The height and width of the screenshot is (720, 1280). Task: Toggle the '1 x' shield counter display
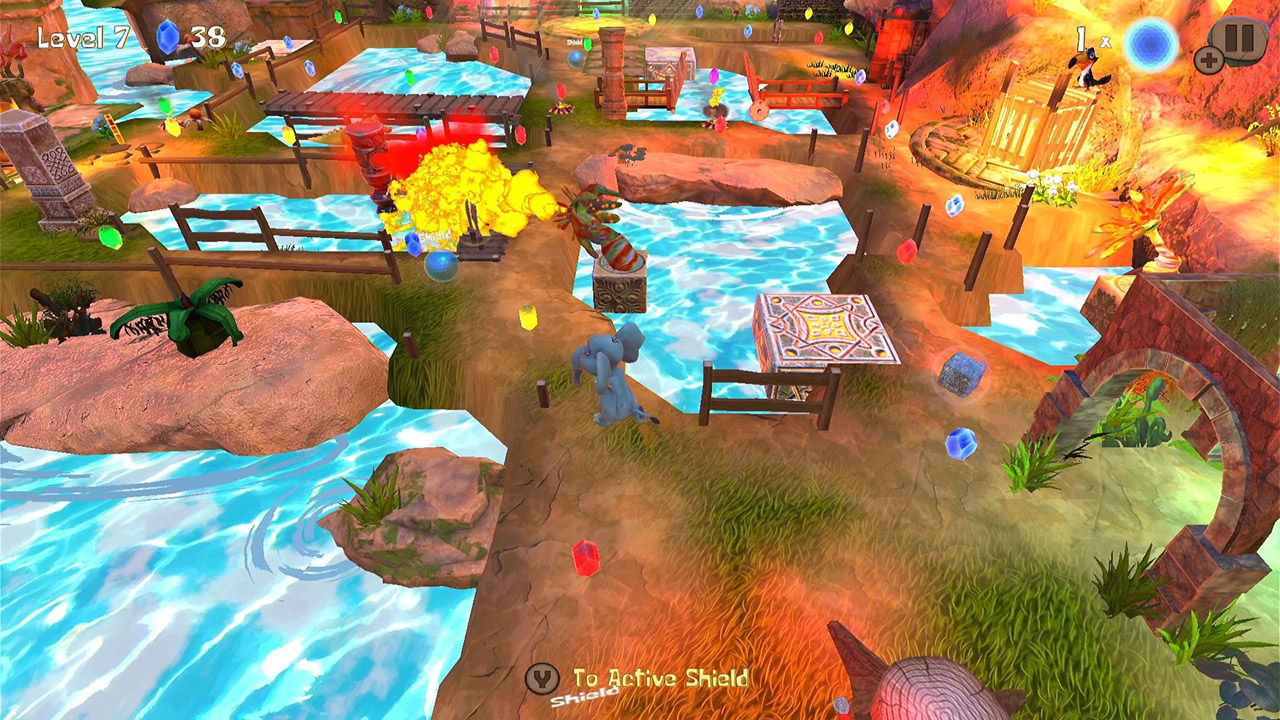pyautogui.click(x=1090, y=37)
